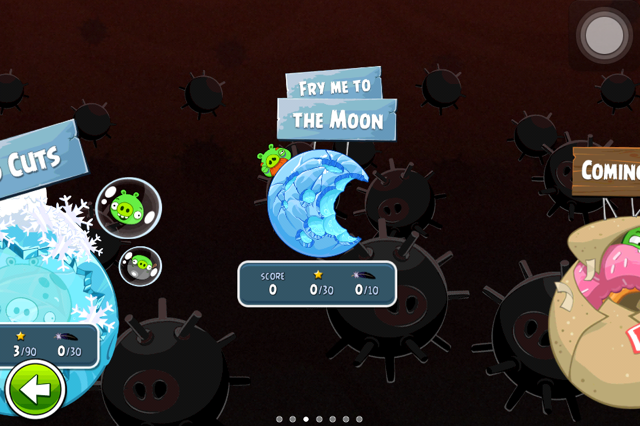This screenshot has height=426, width=640.
Task: Tap the grey assistive touch circle button
Action: pos(604,35)
